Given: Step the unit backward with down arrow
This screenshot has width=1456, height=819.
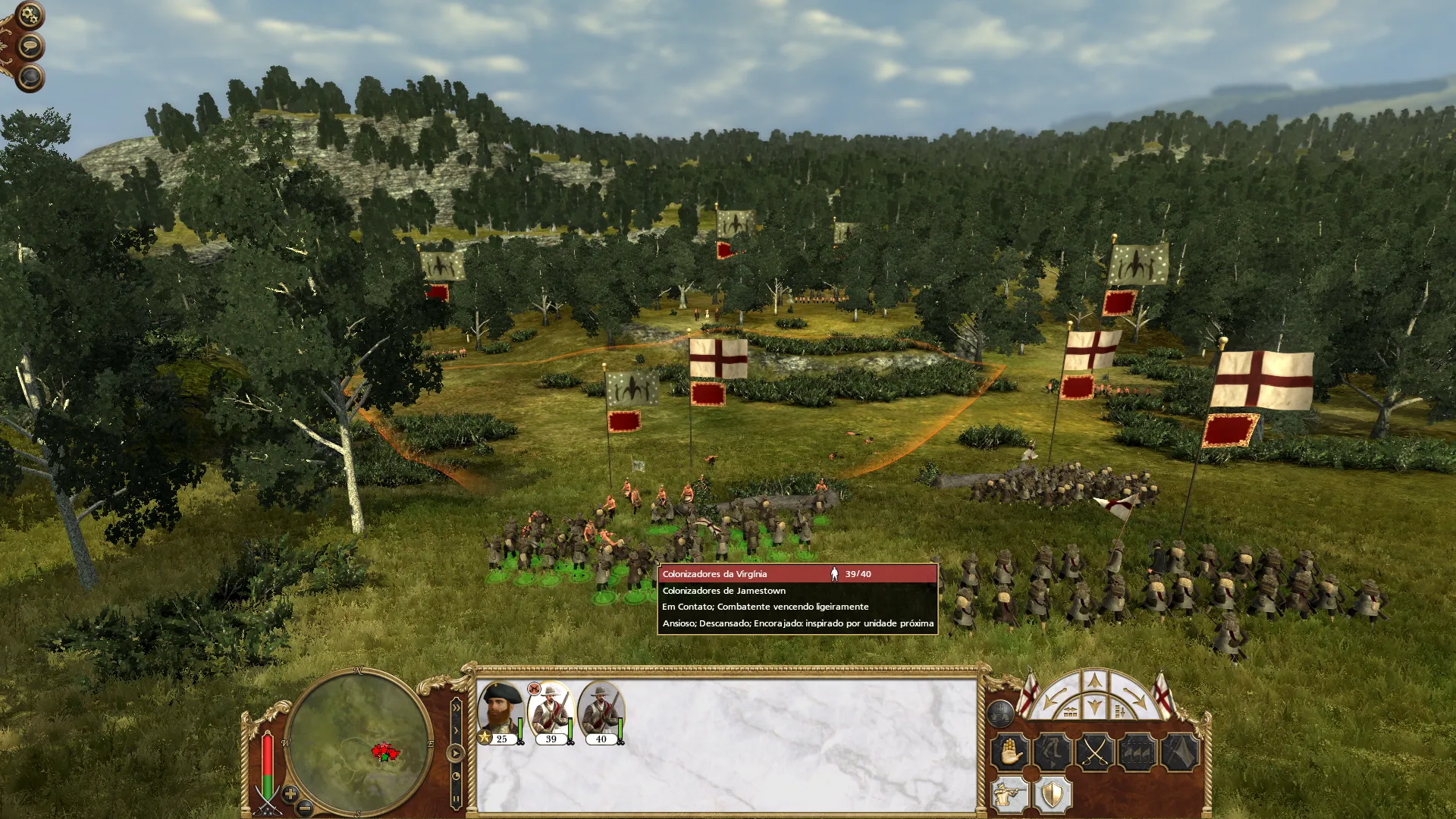Looking at the screenshot, I should pyautogui.click(x=1094, y=708).
